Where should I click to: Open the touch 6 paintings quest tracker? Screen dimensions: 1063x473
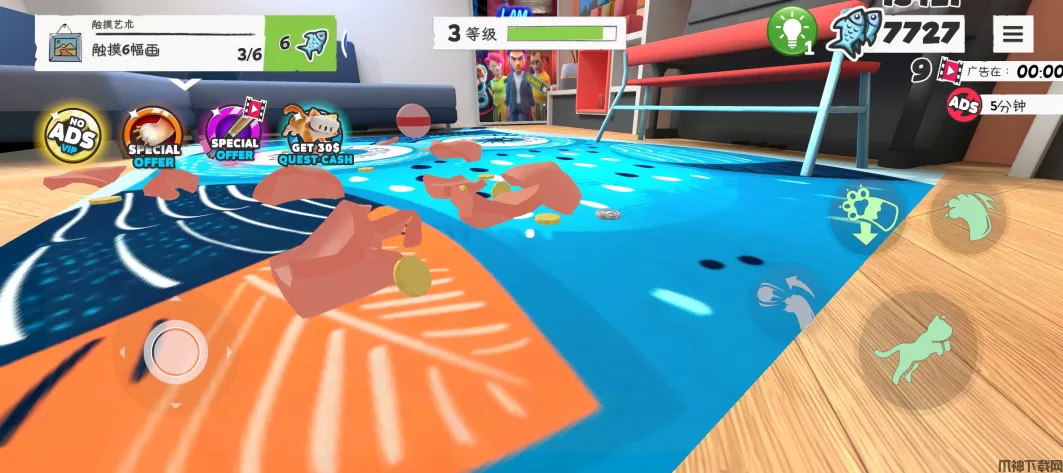pyautogui.click(x=150, y=43)
